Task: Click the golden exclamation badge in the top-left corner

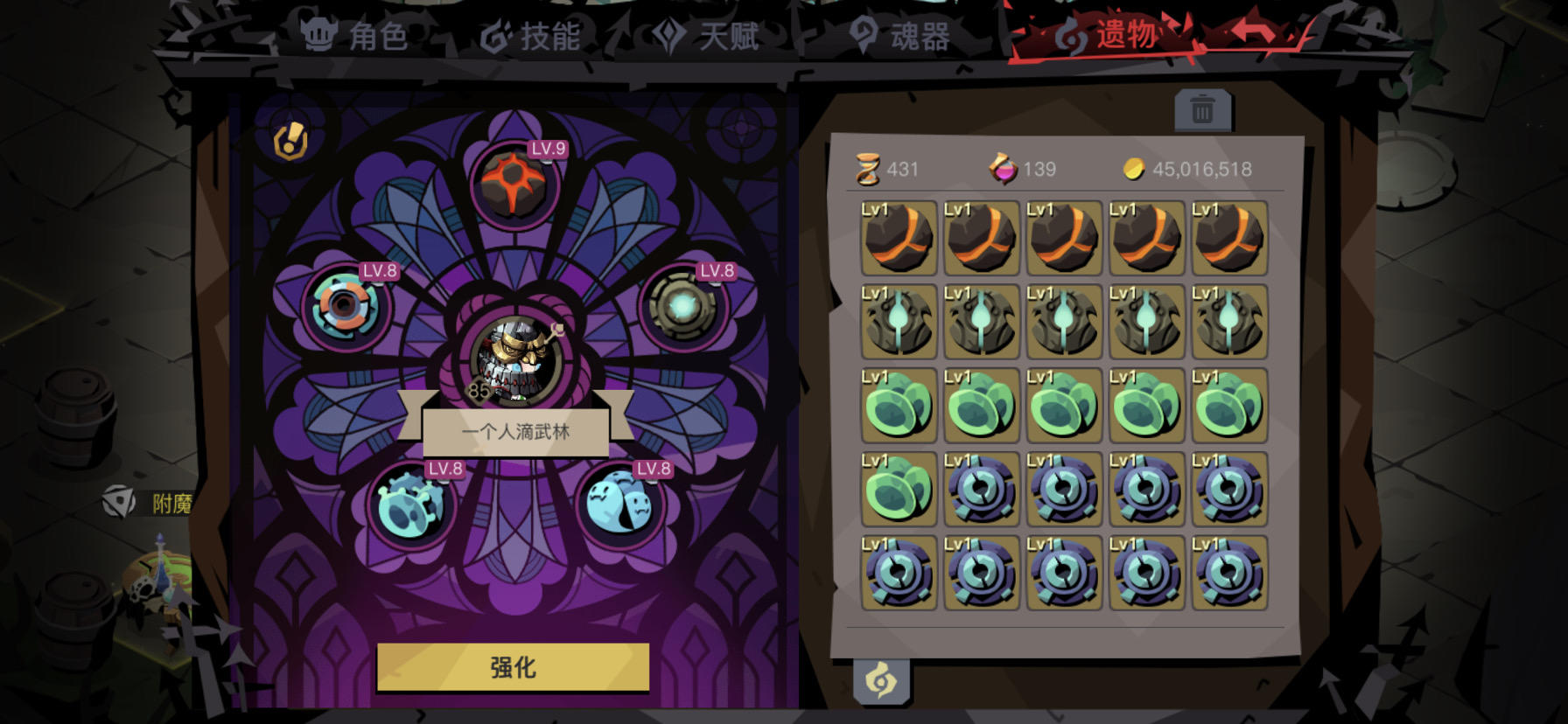Action: point(291,140)
